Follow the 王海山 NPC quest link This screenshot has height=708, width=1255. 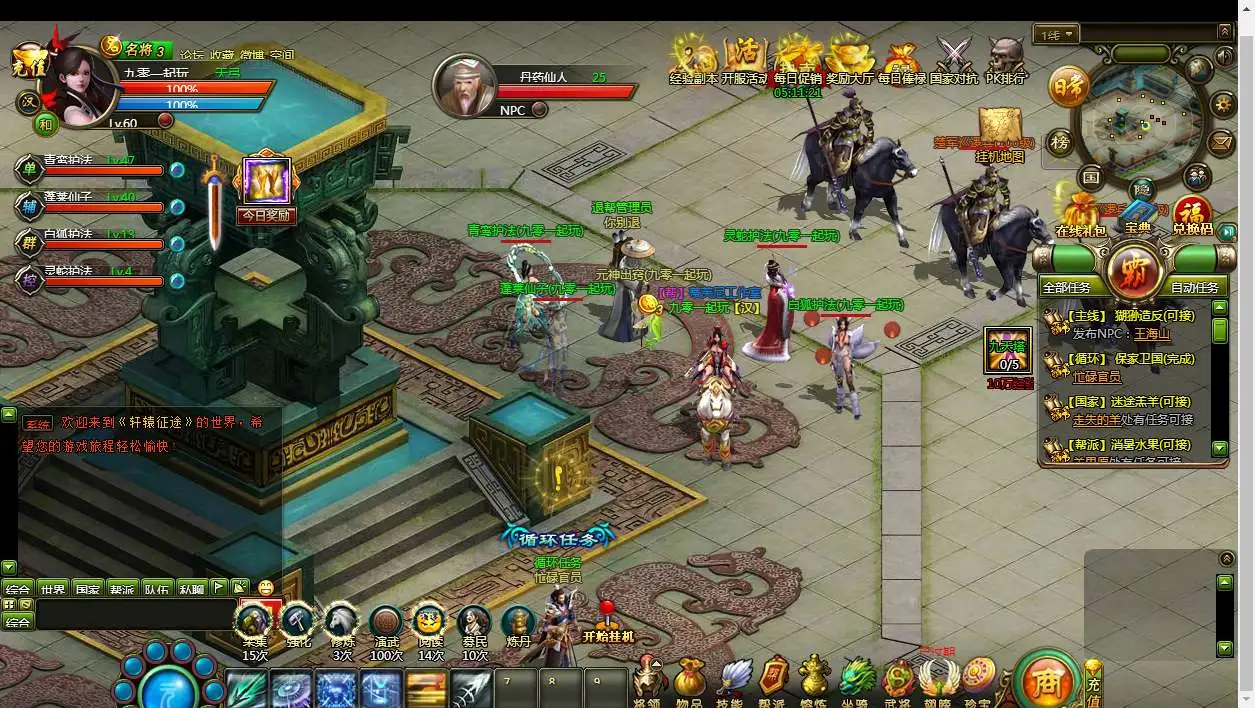point(1151,334)
